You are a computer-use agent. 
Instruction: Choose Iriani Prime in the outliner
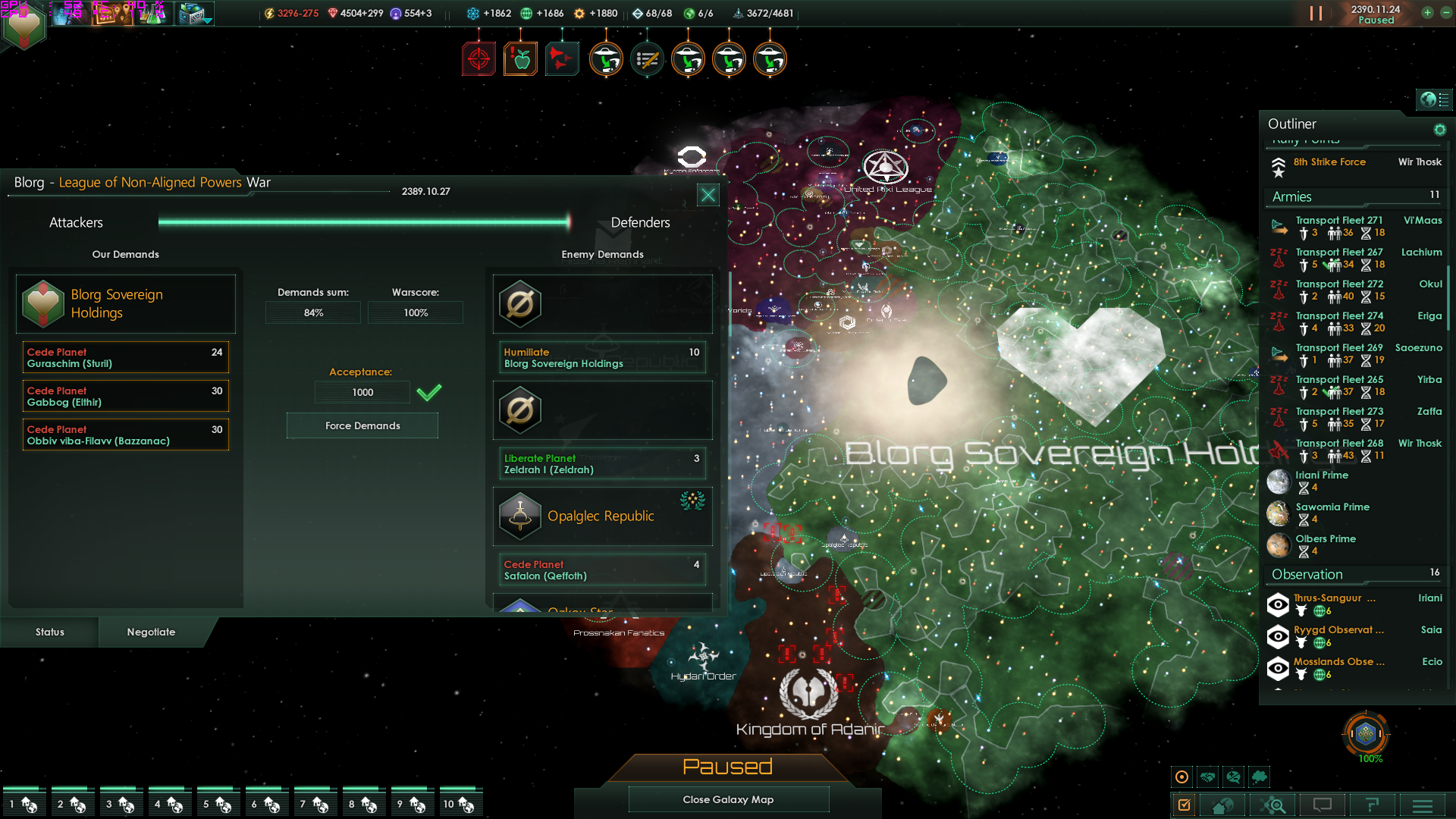1322,475
